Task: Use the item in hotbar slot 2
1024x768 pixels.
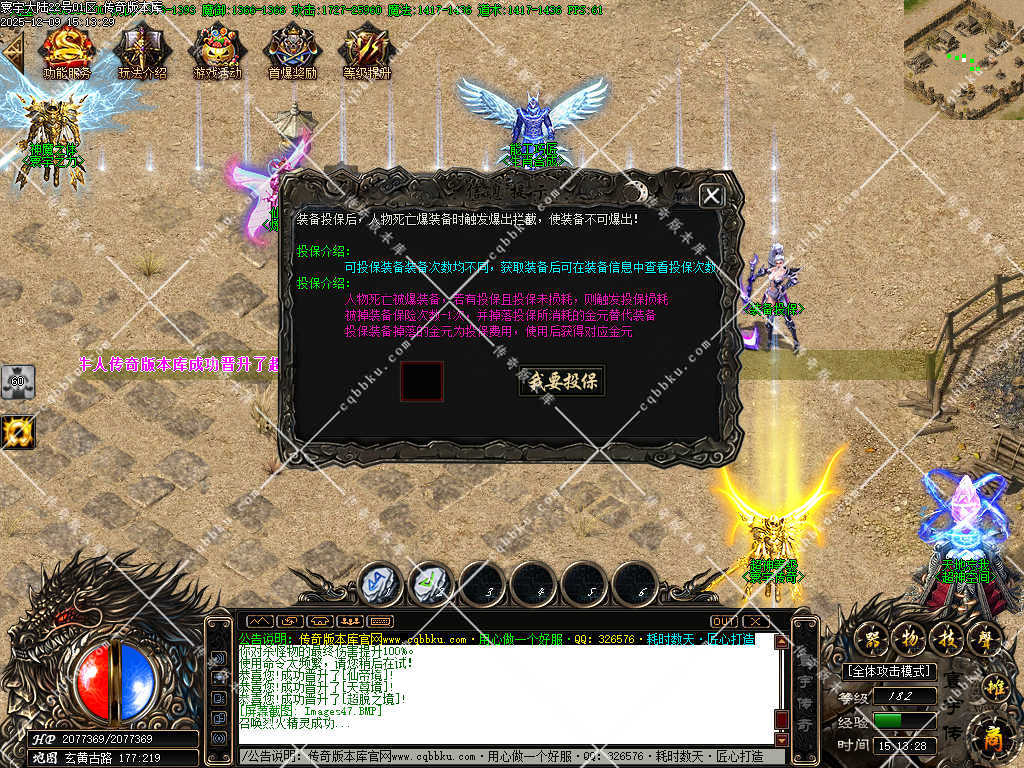Action: tap(432, 583)
